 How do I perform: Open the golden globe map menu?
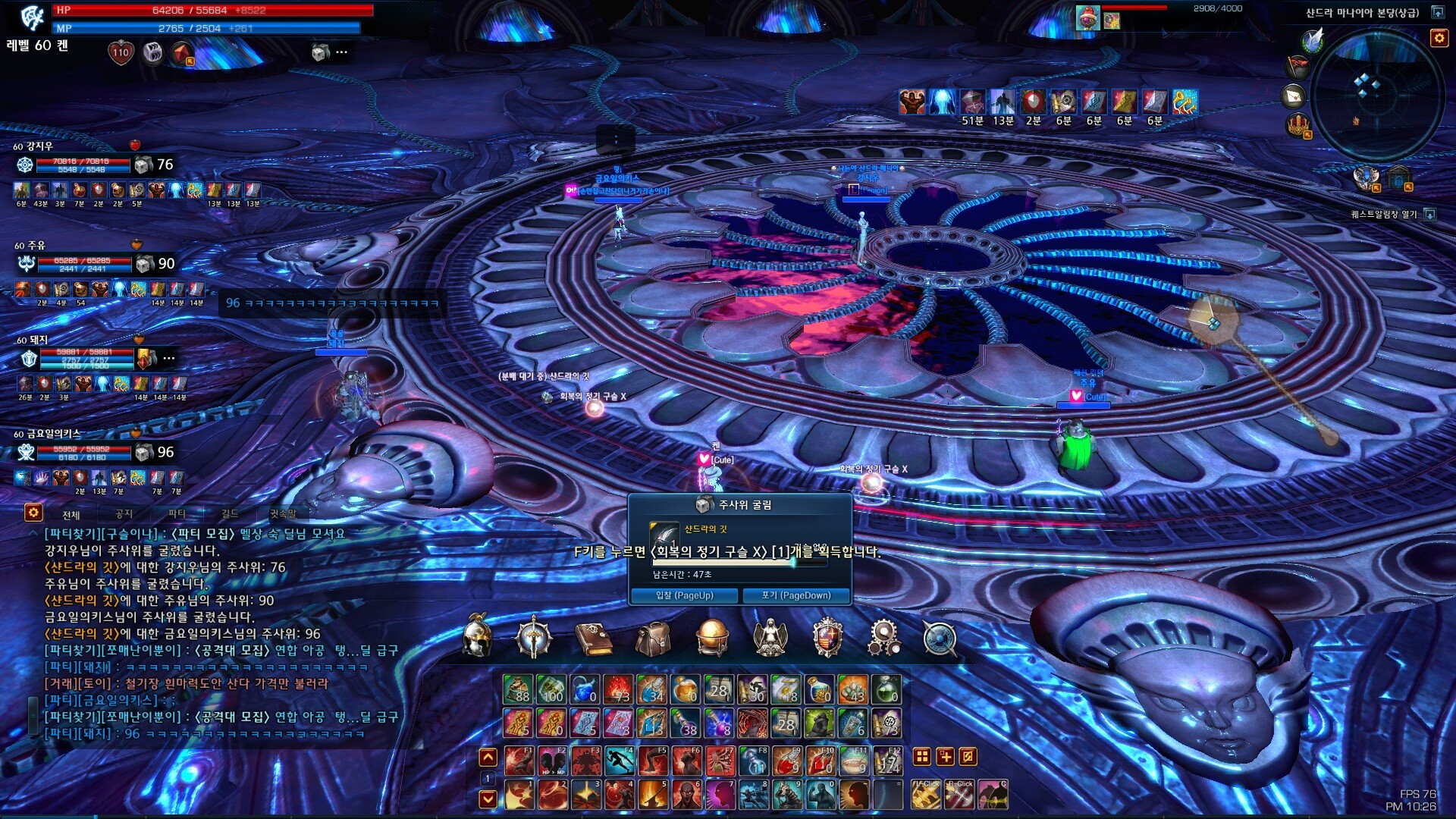click(x=711, y=637)
